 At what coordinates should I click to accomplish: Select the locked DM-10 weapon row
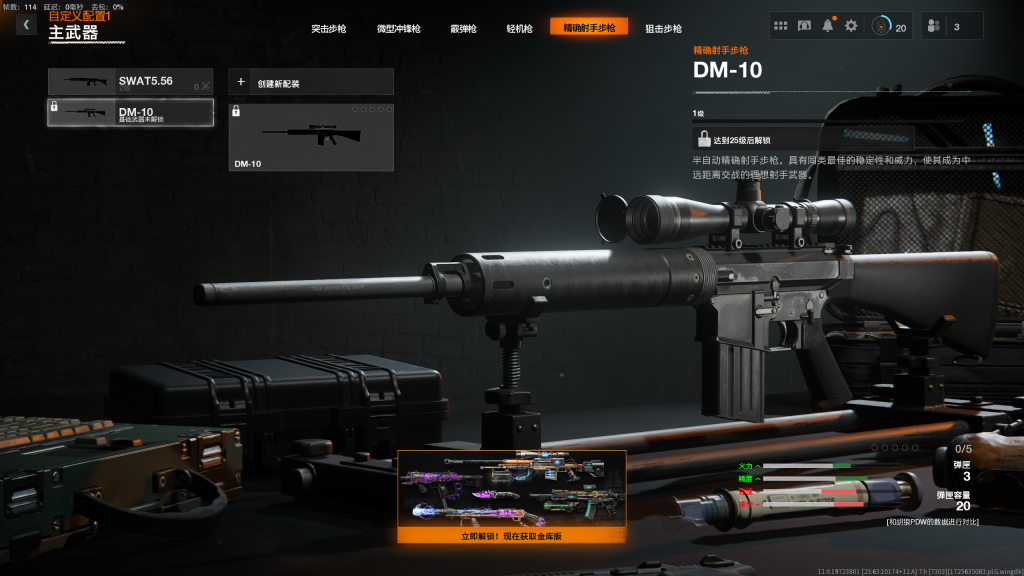point(131,113)
